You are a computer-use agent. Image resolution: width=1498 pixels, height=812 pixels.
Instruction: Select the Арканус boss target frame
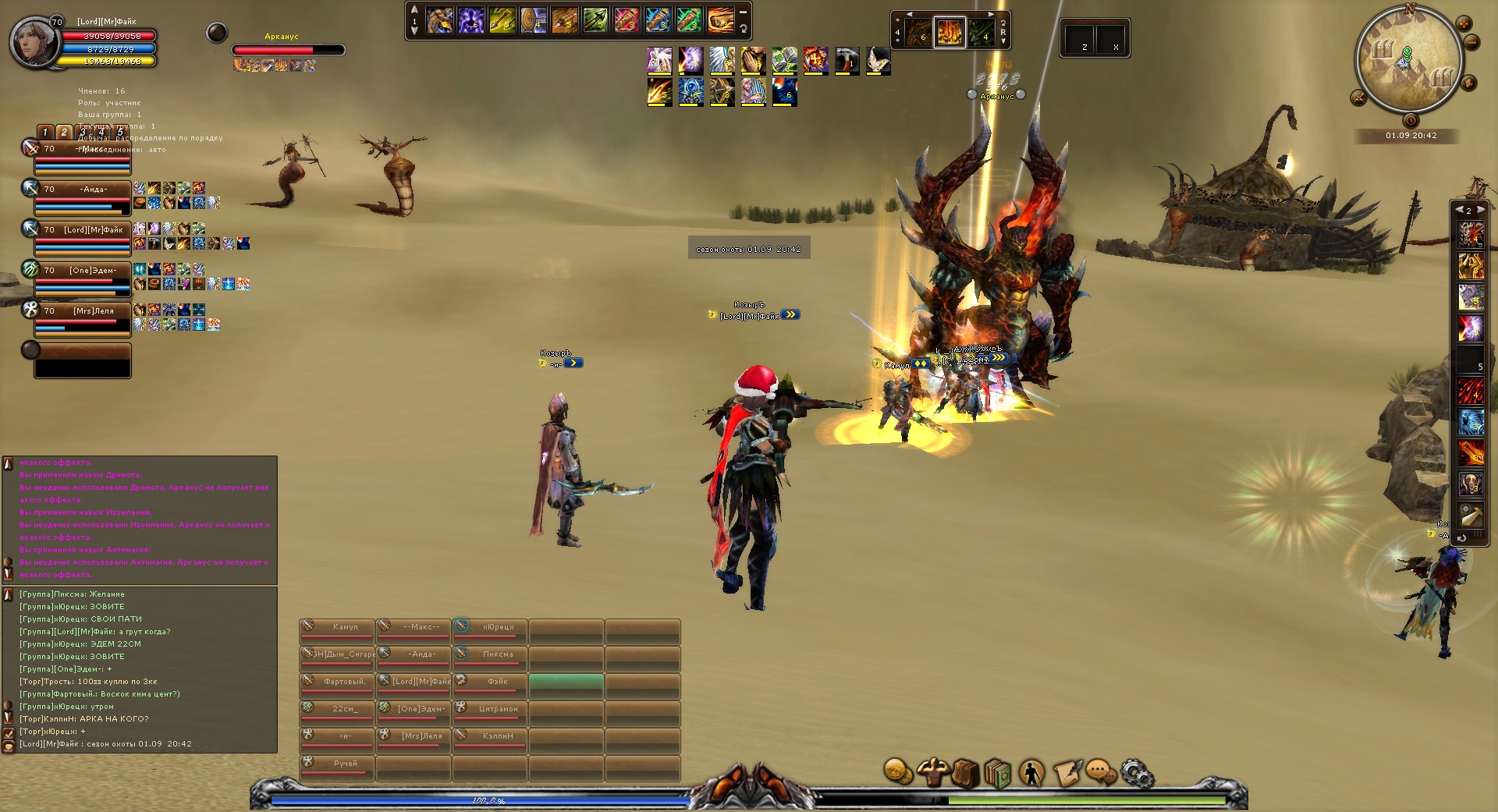point(288,49)
